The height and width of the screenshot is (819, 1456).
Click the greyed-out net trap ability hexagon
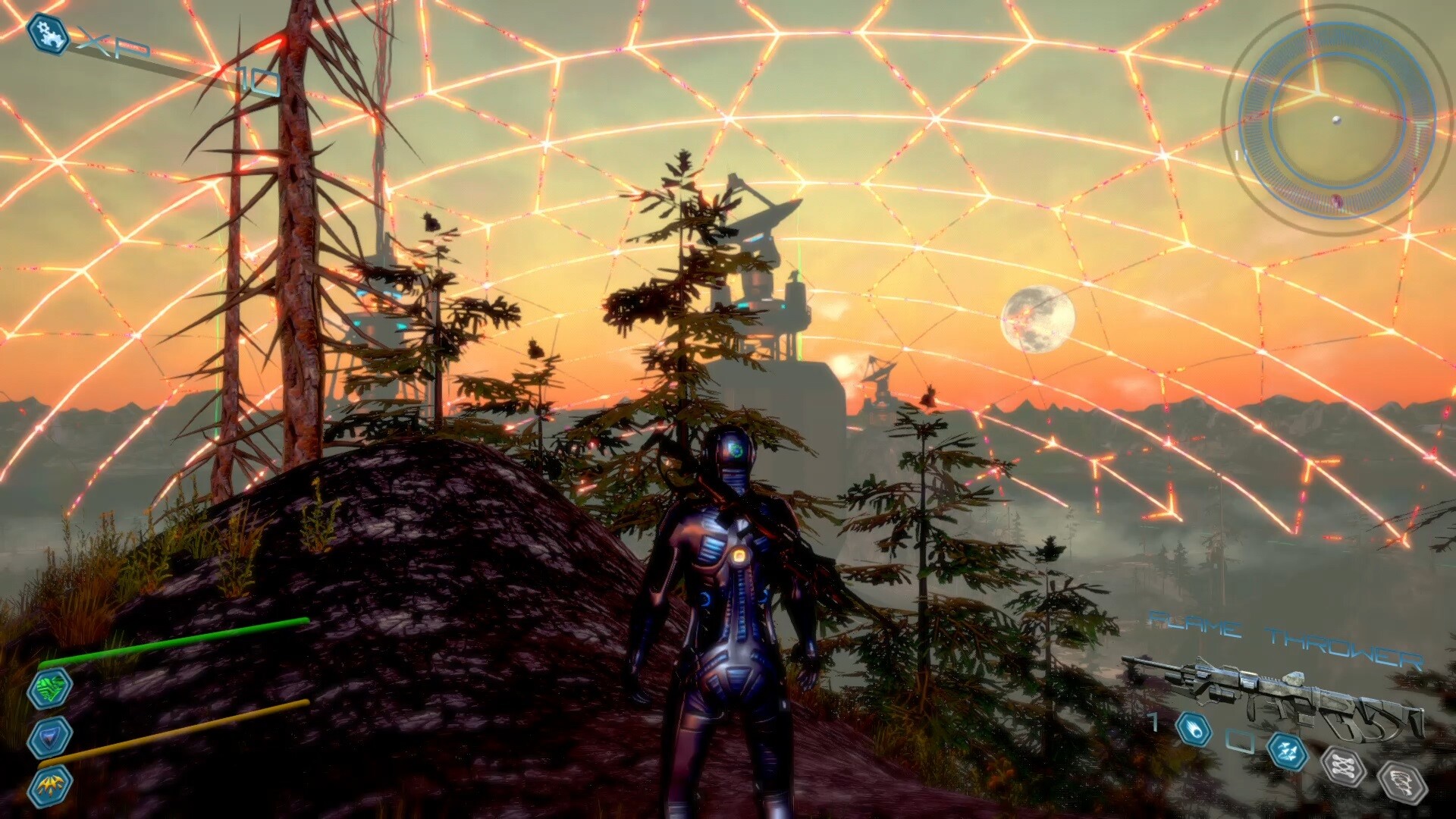pyautogui.click(x=1343, y=767)
